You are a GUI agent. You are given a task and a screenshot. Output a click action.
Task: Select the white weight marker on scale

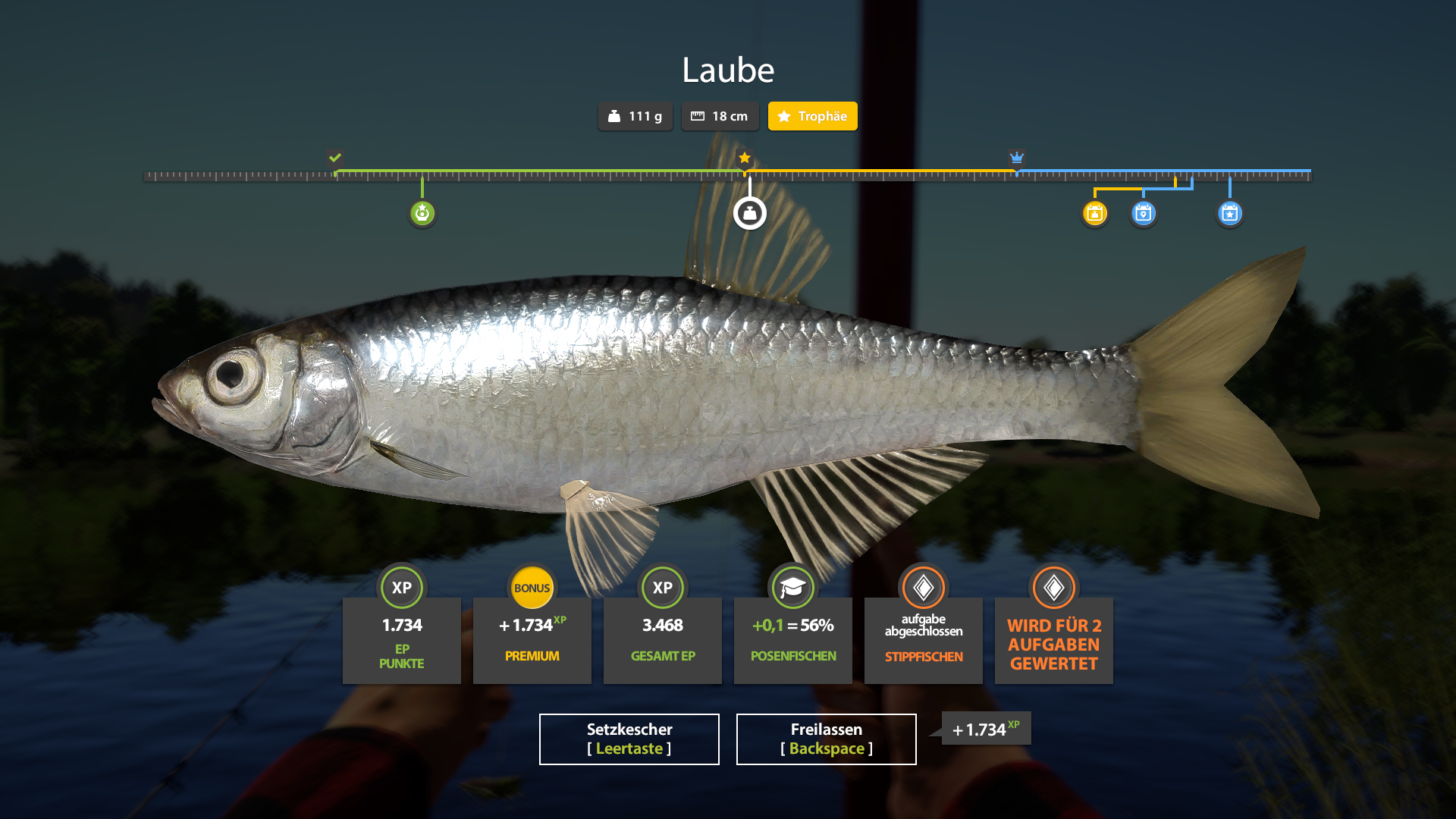[749, 213]
